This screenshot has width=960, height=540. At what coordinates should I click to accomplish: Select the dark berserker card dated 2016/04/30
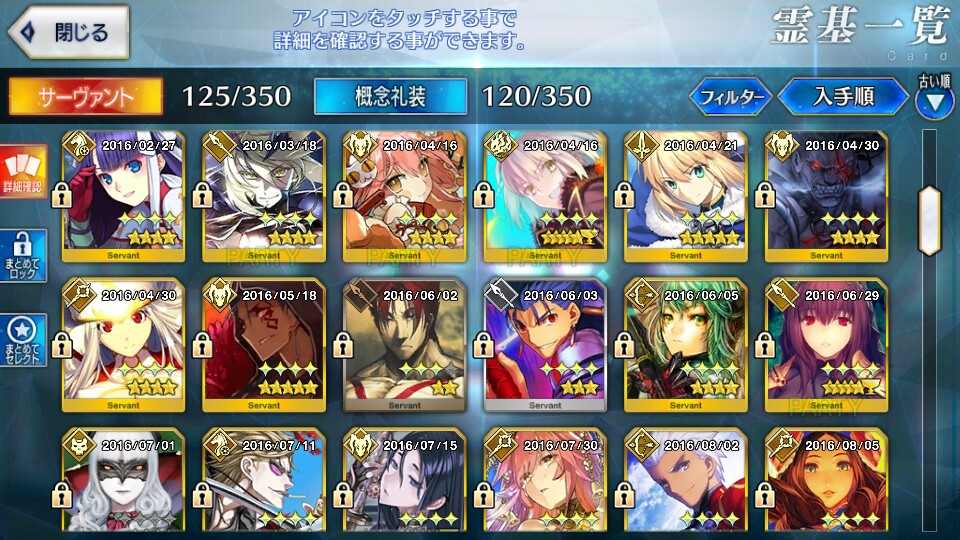click(x=826, y=196)
